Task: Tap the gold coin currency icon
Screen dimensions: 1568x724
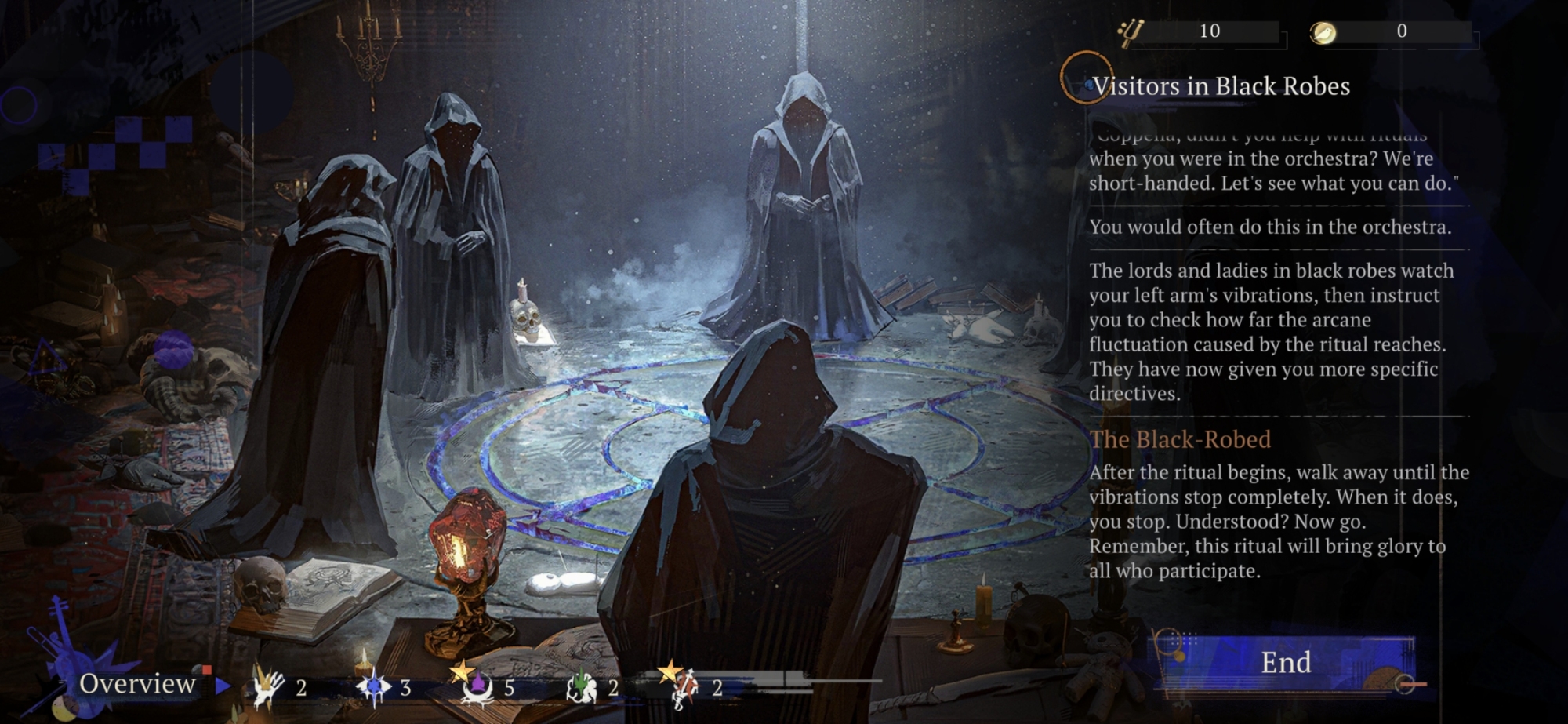Action: coord(1323,32)
